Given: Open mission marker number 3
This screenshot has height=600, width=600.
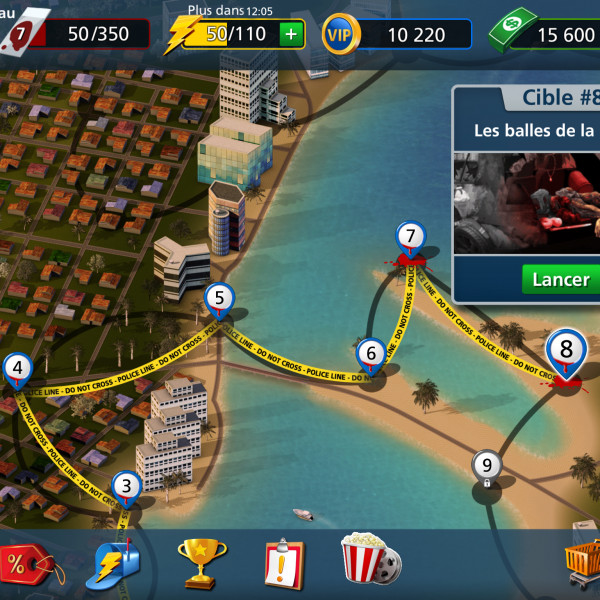Looking at the screenshot, I should 126,488.
